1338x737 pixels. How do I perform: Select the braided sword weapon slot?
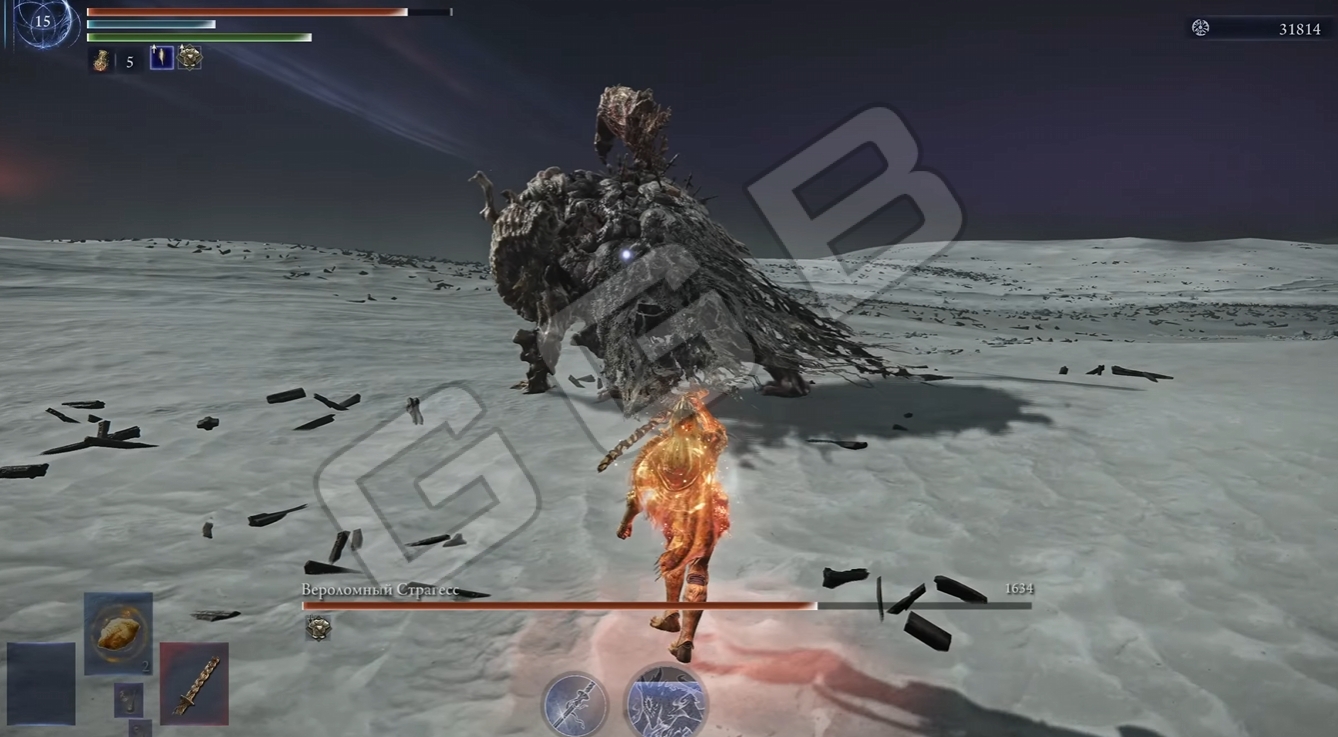[x=194, y=683]
